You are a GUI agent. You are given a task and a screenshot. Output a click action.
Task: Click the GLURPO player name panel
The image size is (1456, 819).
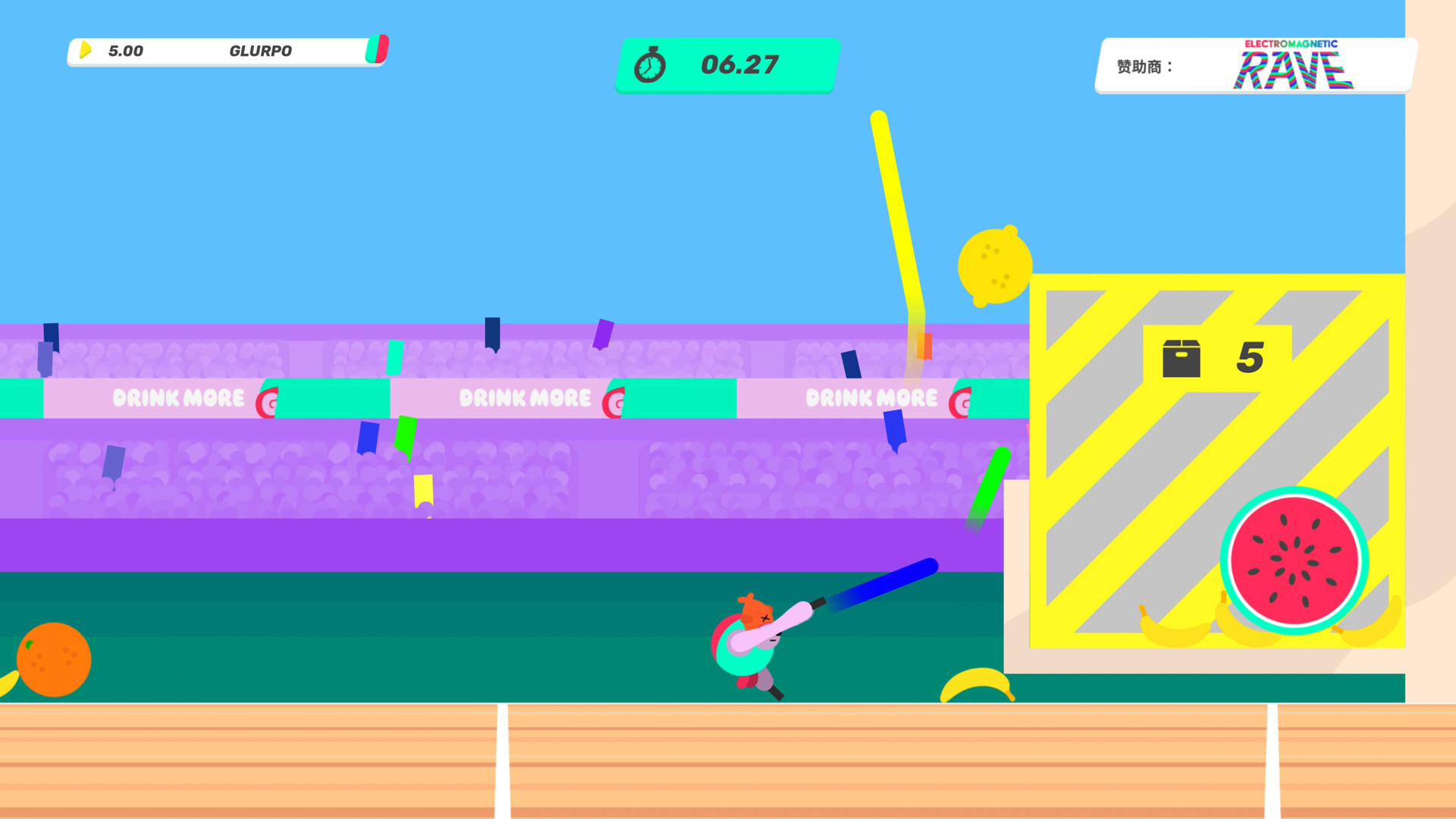tap(227, 52)
